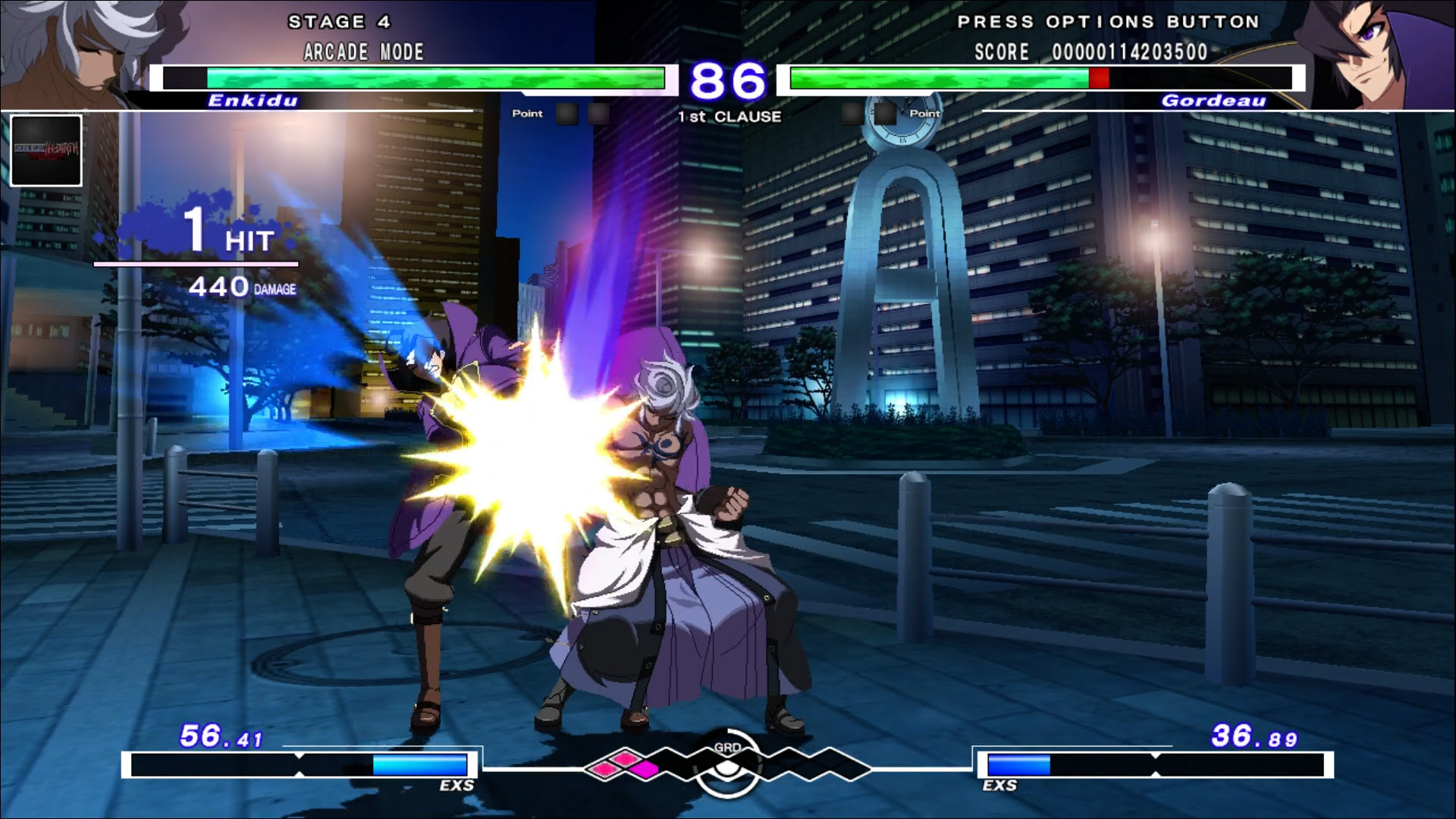Select the circular GRD emblem

point(727,764)
